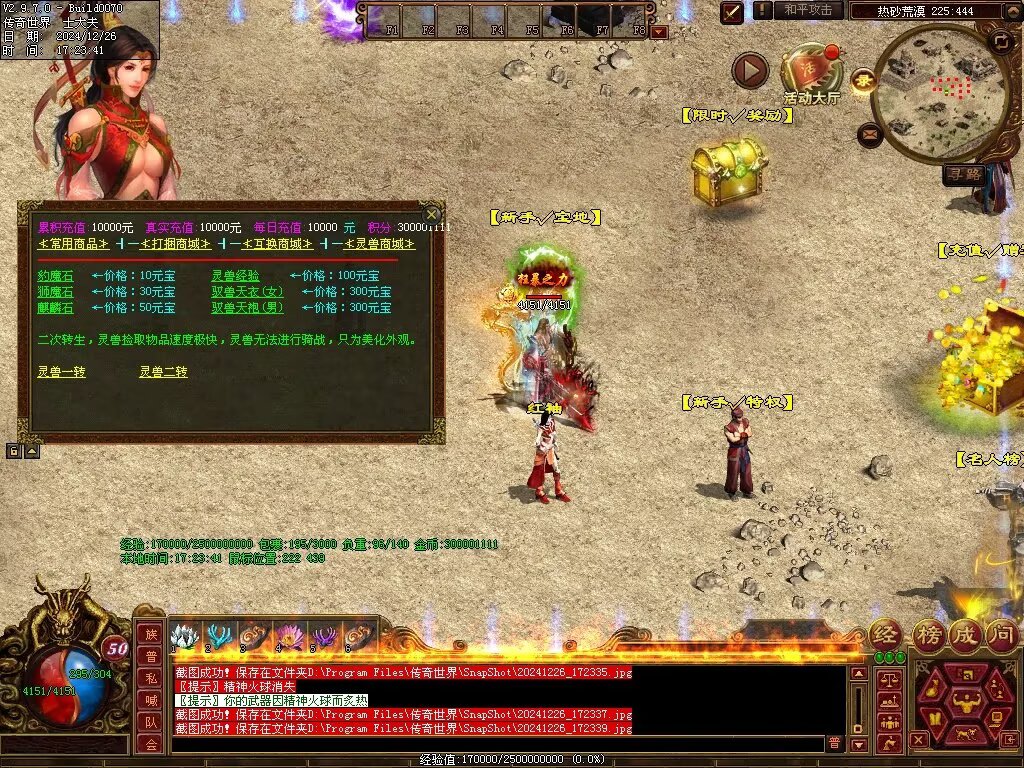Choose the 灵兽经验 shop entry
The width and height of the screenshot is (1024, 768).
(235, 275)
